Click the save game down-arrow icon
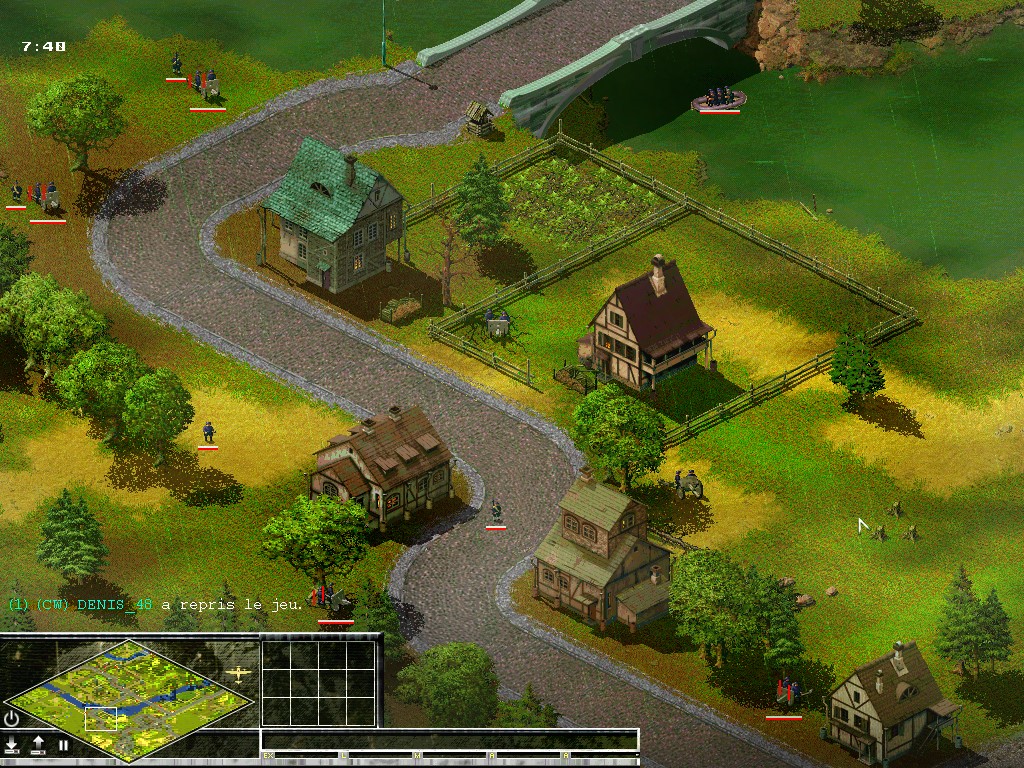 pos(12,745)
